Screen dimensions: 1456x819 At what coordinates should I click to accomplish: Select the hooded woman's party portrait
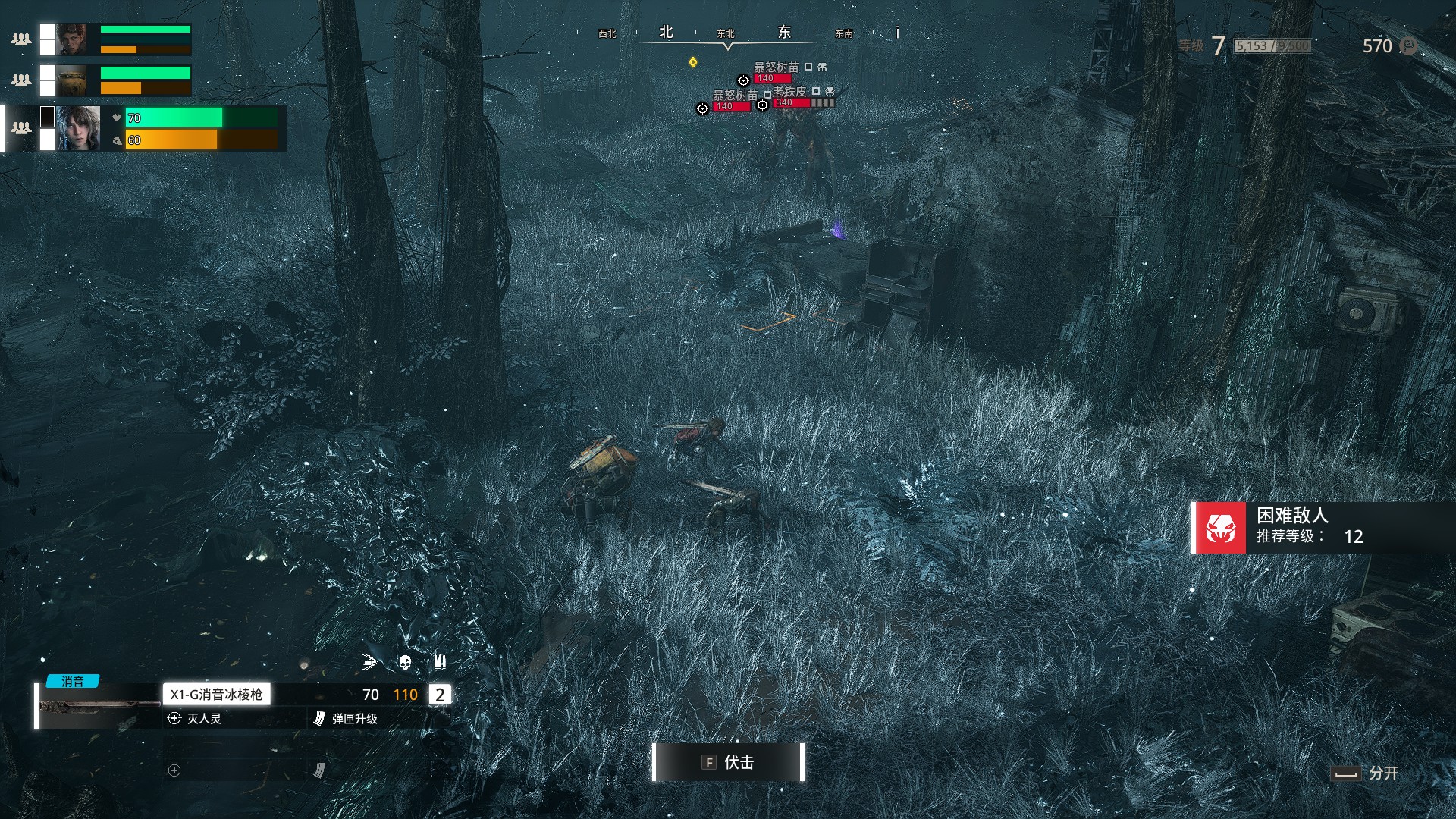coord(79,128)
